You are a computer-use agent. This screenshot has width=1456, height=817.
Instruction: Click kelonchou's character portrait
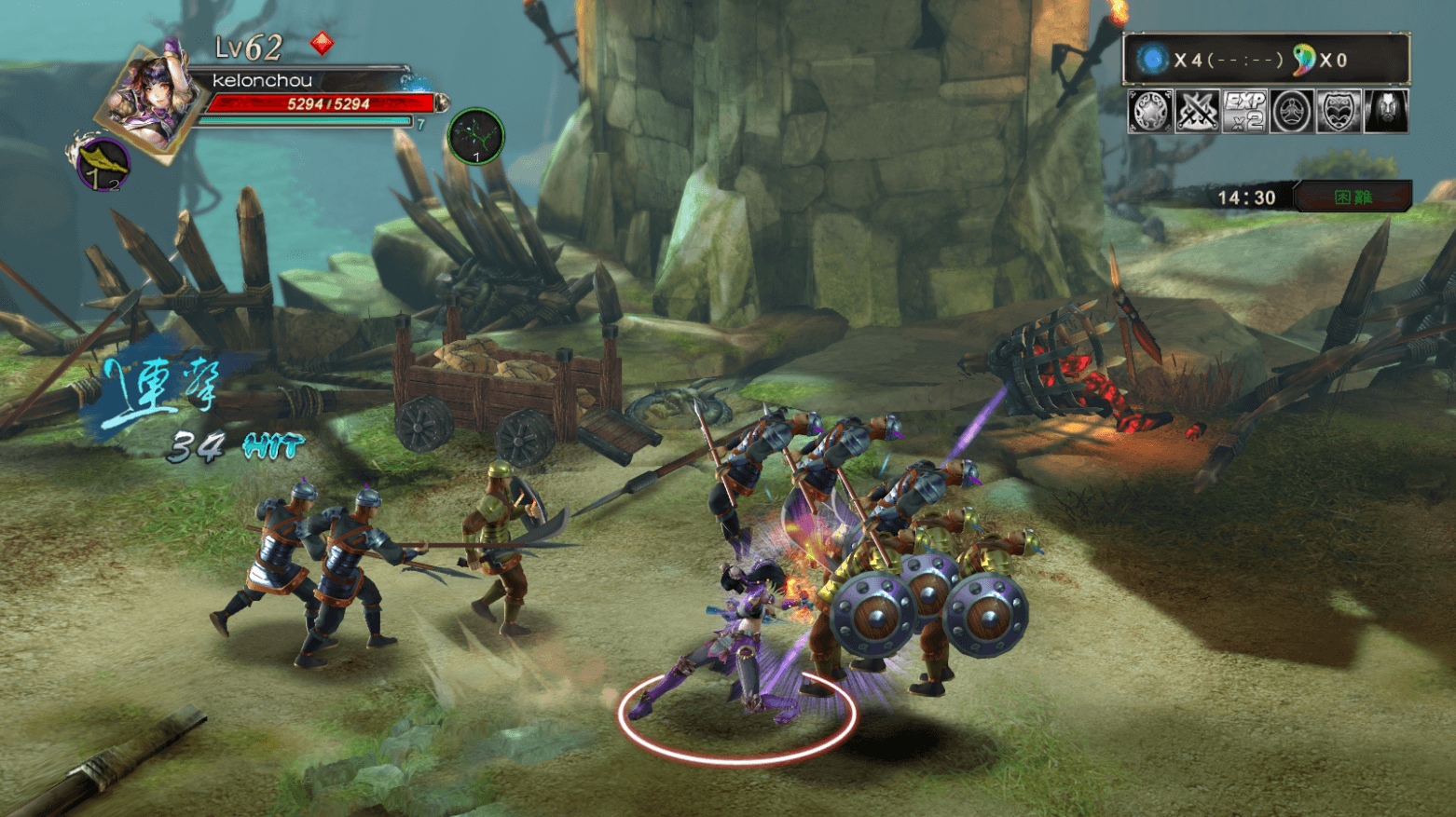[x=151, y=100]
